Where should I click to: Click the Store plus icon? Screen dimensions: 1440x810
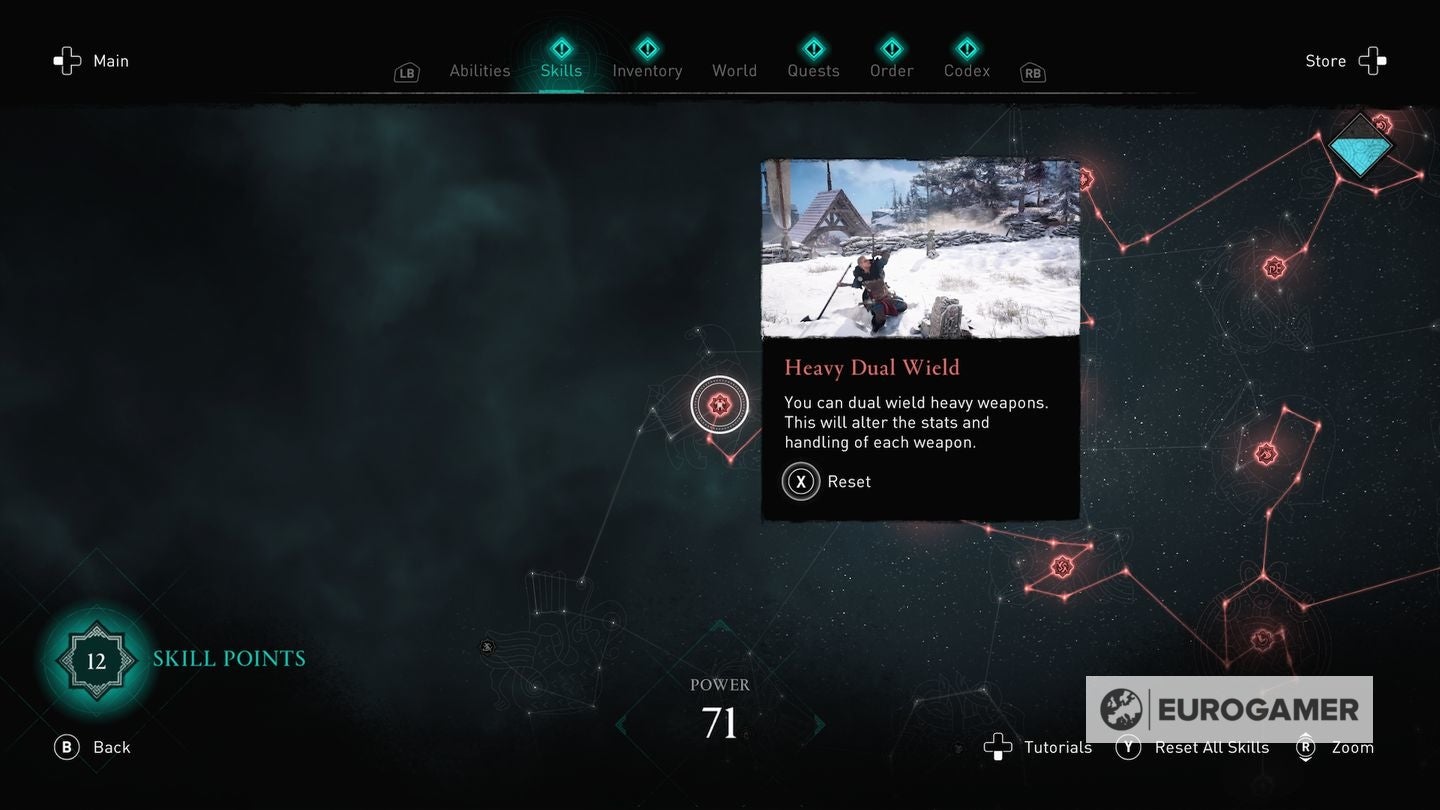coord(1374,60)
